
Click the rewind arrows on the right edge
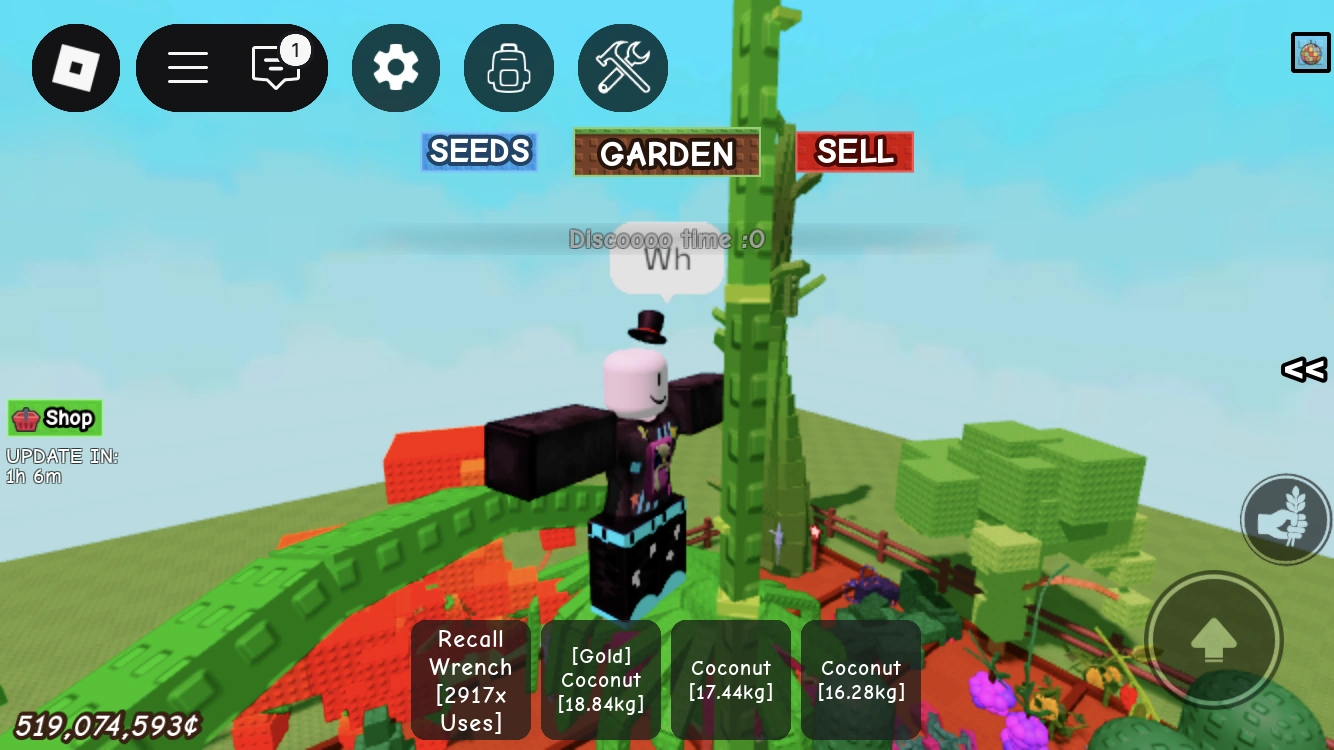tap(1302, 370)
